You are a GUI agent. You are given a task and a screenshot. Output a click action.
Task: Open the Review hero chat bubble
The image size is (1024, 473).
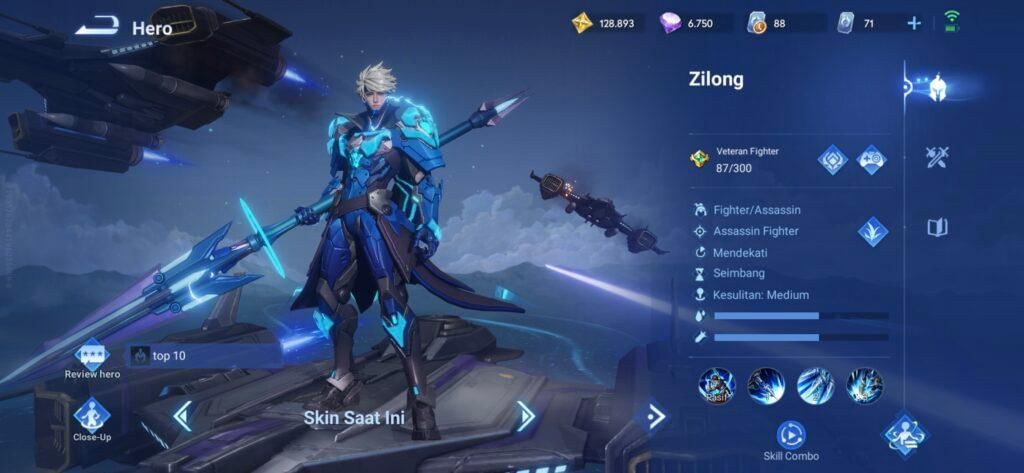[92, 354]
